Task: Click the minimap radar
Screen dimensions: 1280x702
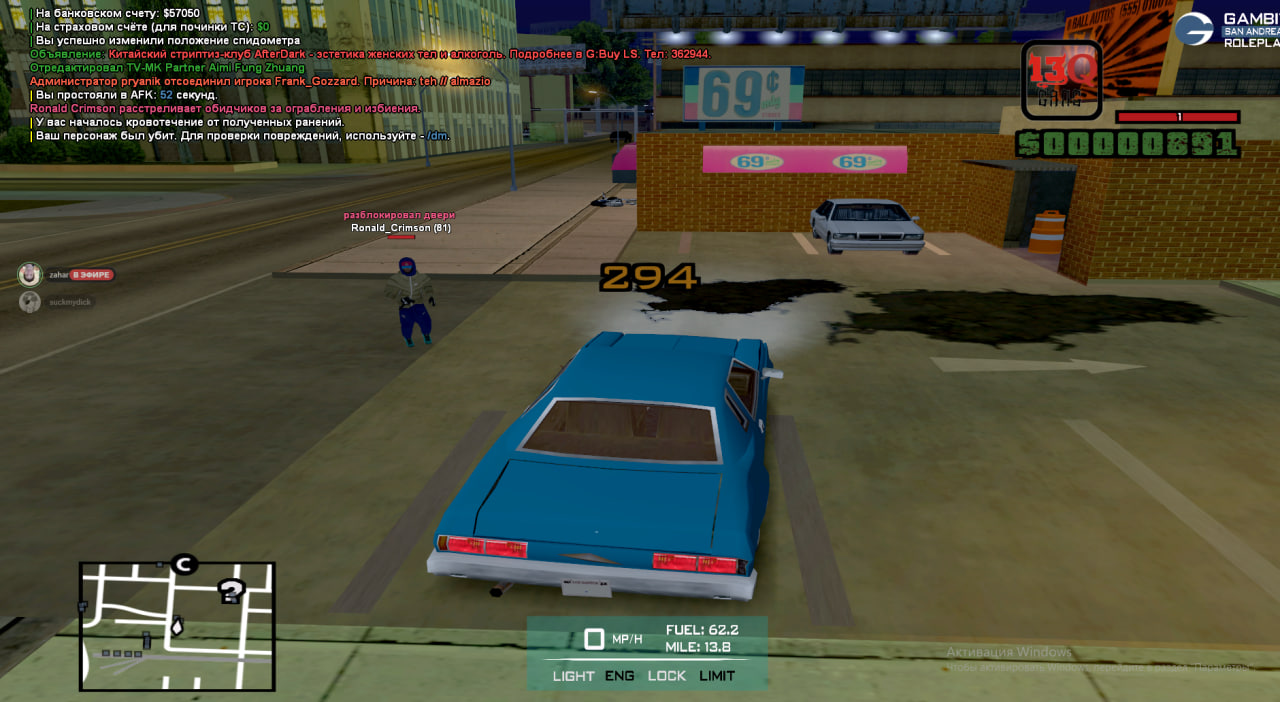Action: click(x=177, y=627)
